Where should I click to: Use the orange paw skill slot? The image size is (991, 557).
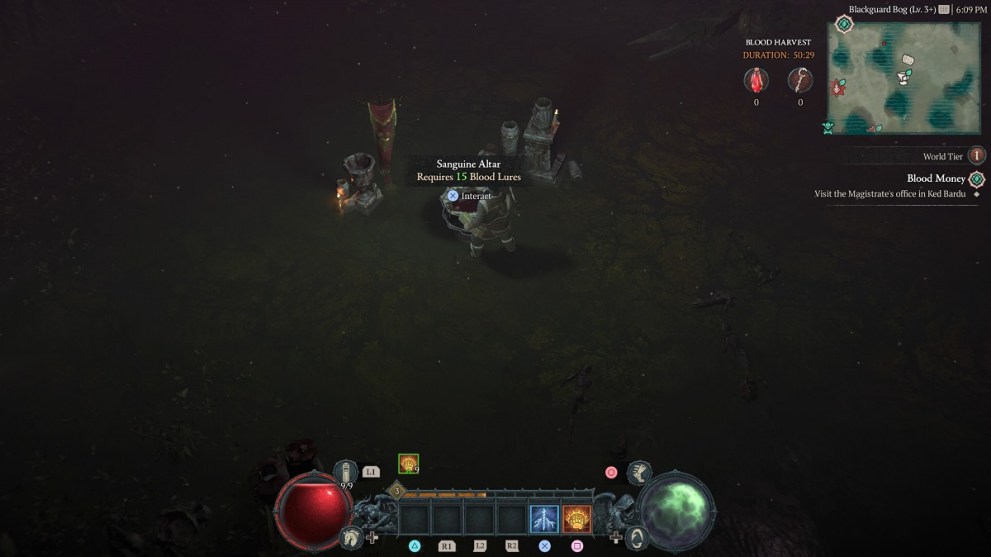577,519
